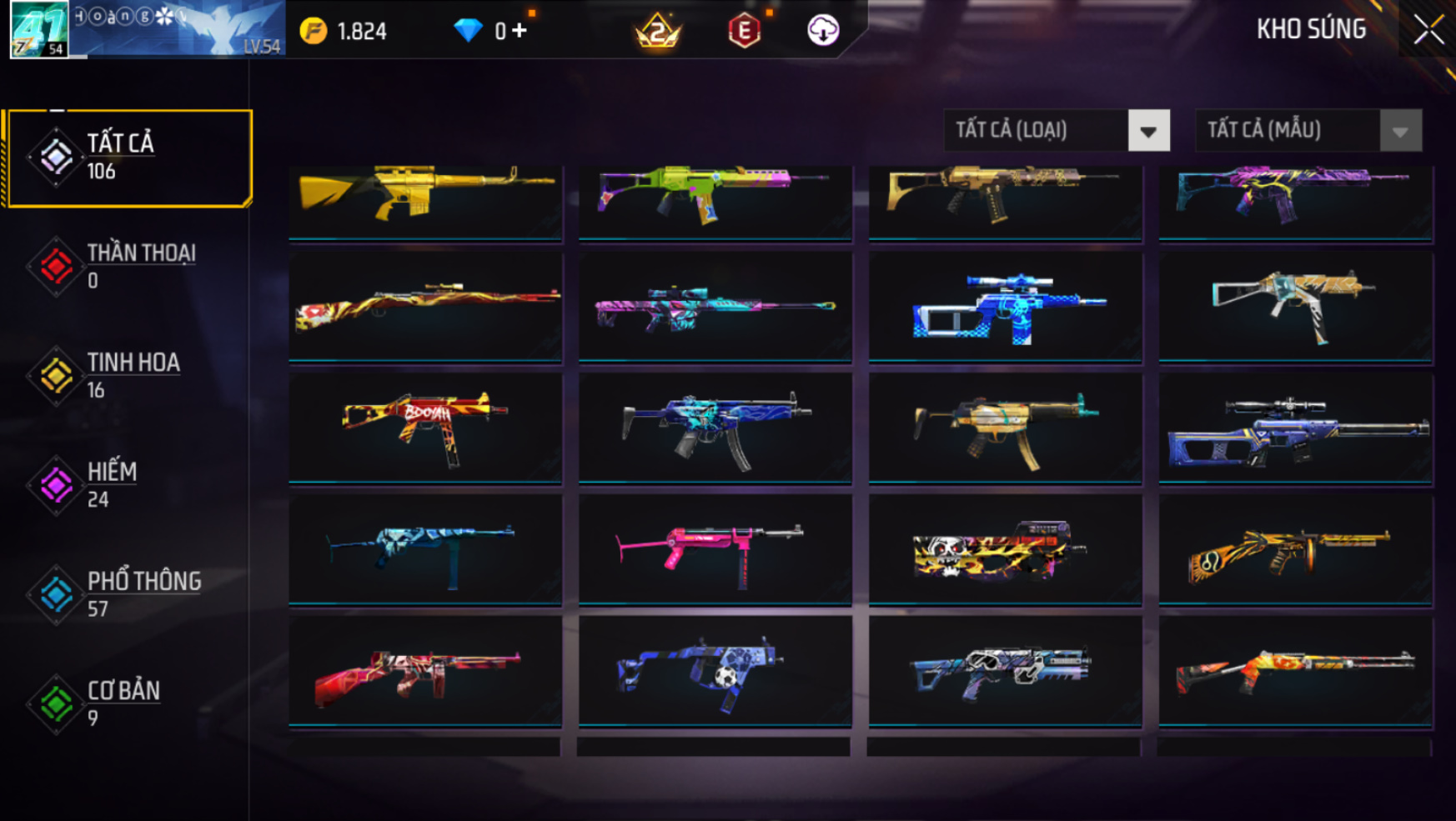The height and width of the screenshot is (821, 1456).
Task: Select the skull-patterned P90 skin
Action: pyautogui.click(x=1005, y=548)
